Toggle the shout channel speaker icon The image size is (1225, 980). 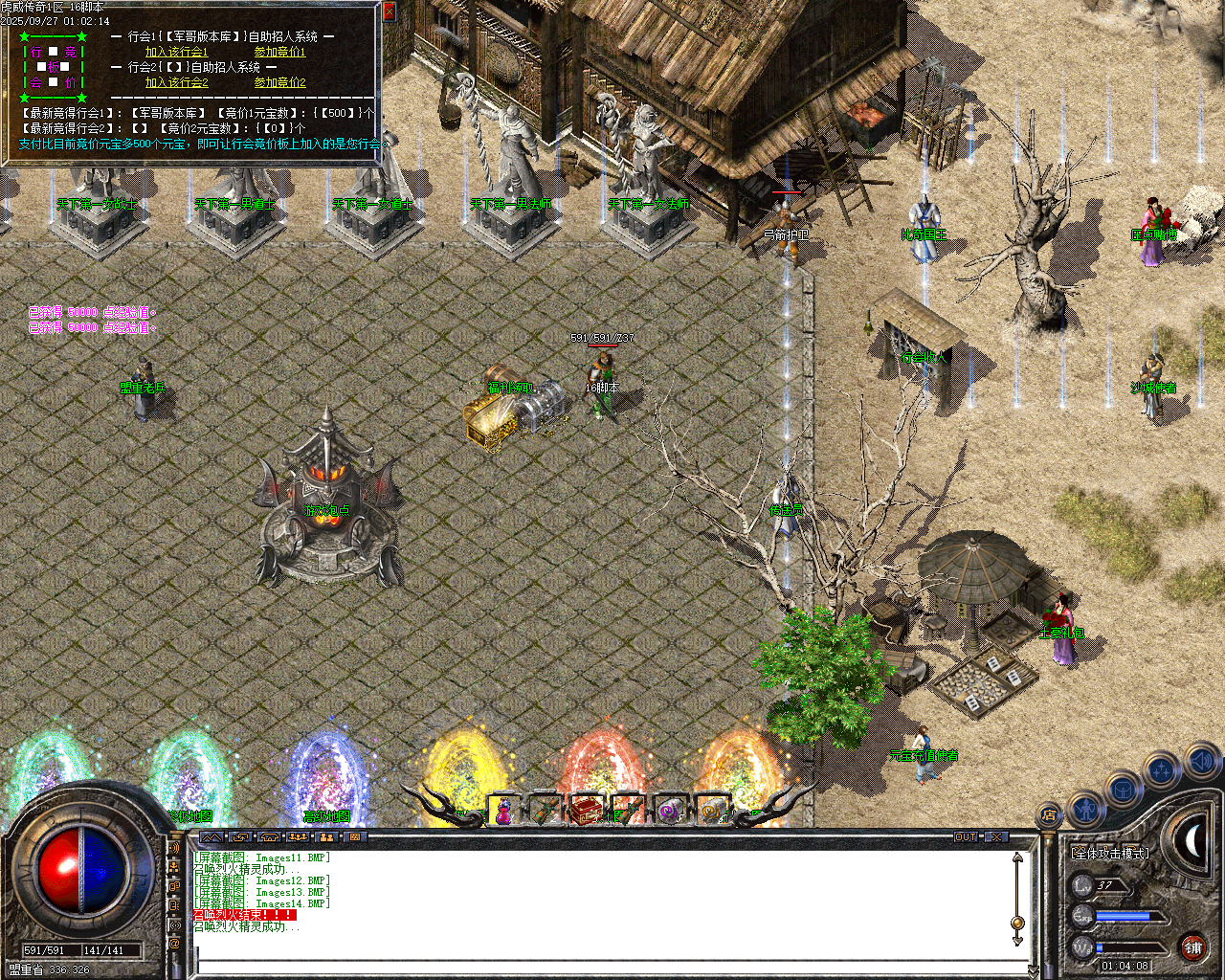pos(175,848)
